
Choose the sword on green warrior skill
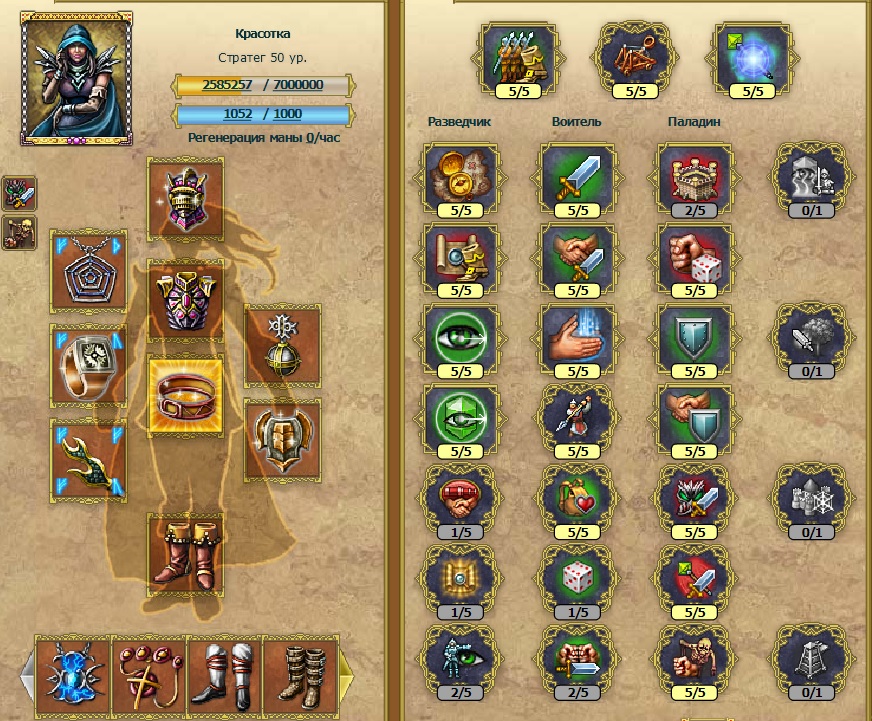578,176
